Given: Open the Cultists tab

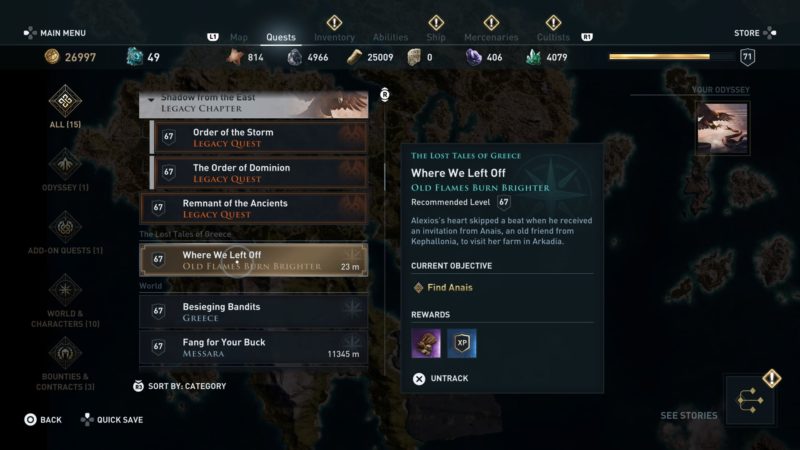Looking at the screenshot, I should (554, 38).
